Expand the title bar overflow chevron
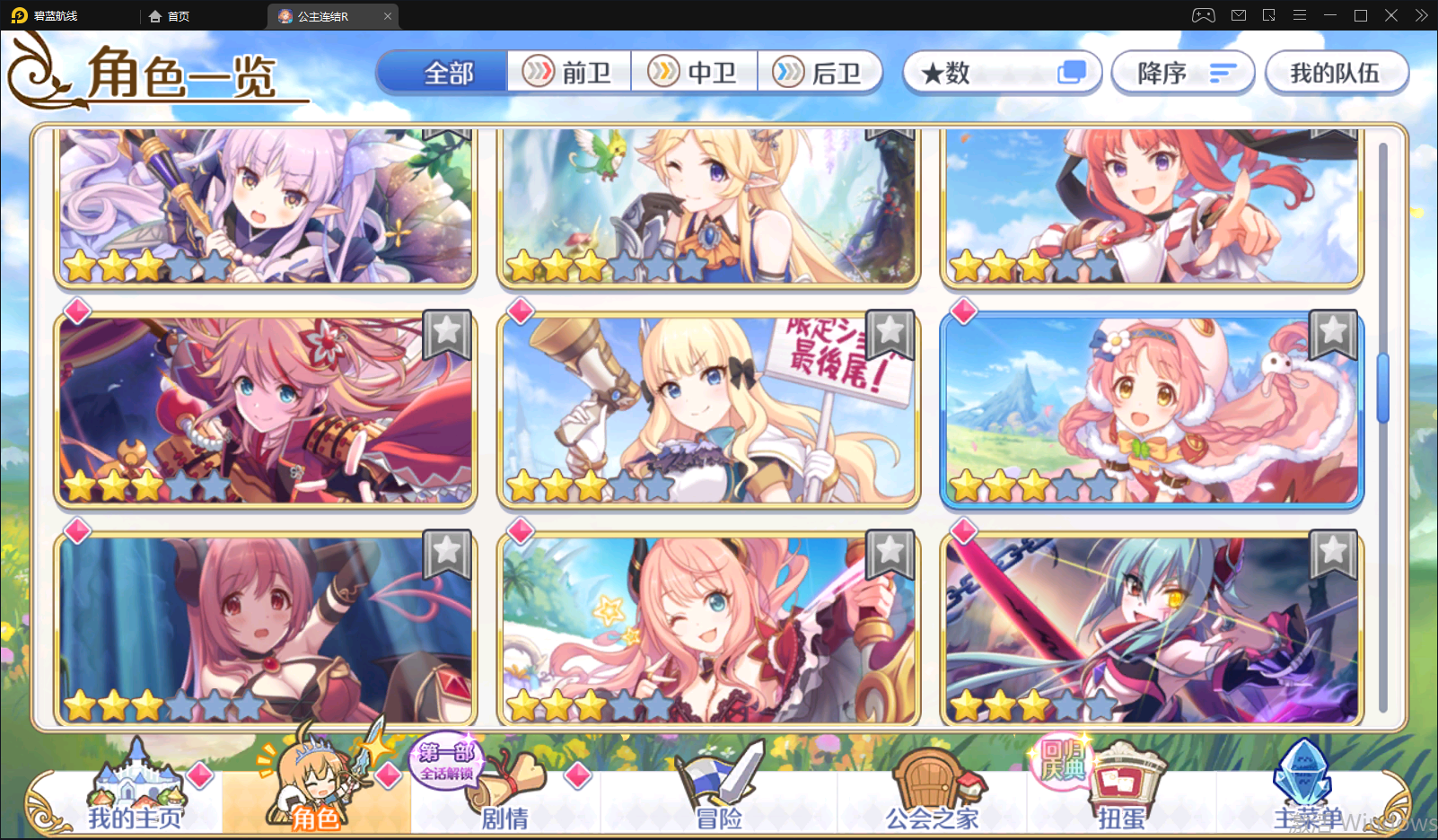The height and width of the screenshot is (840, 1438). (x=1421, y=15)
